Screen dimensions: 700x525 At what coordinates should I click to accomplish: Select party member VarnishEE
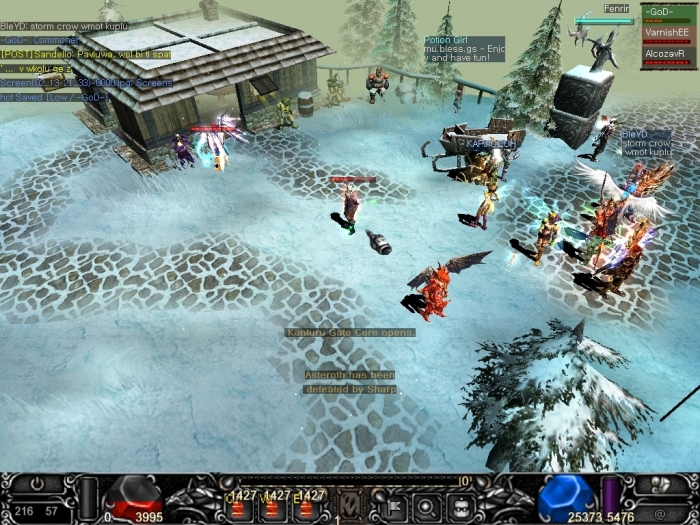667,34
